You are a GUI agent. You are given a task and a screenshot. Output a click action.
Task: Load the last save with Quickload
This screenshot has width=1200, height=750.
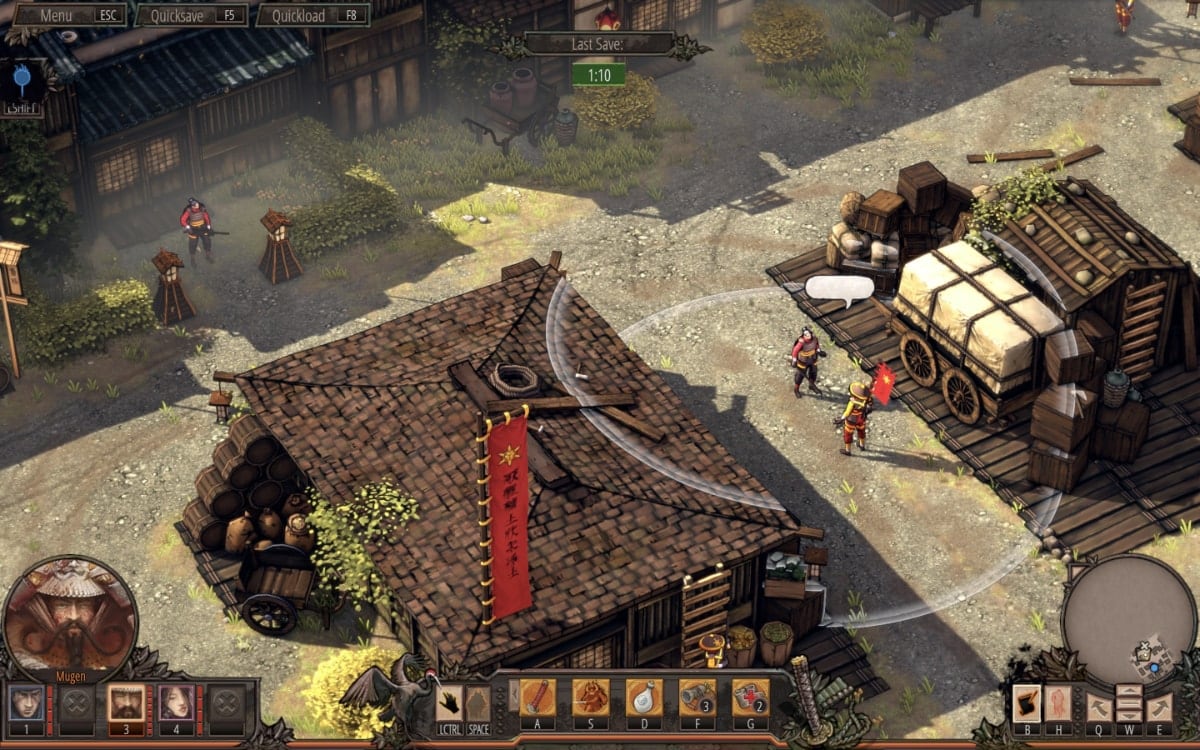tap(312, 15)
